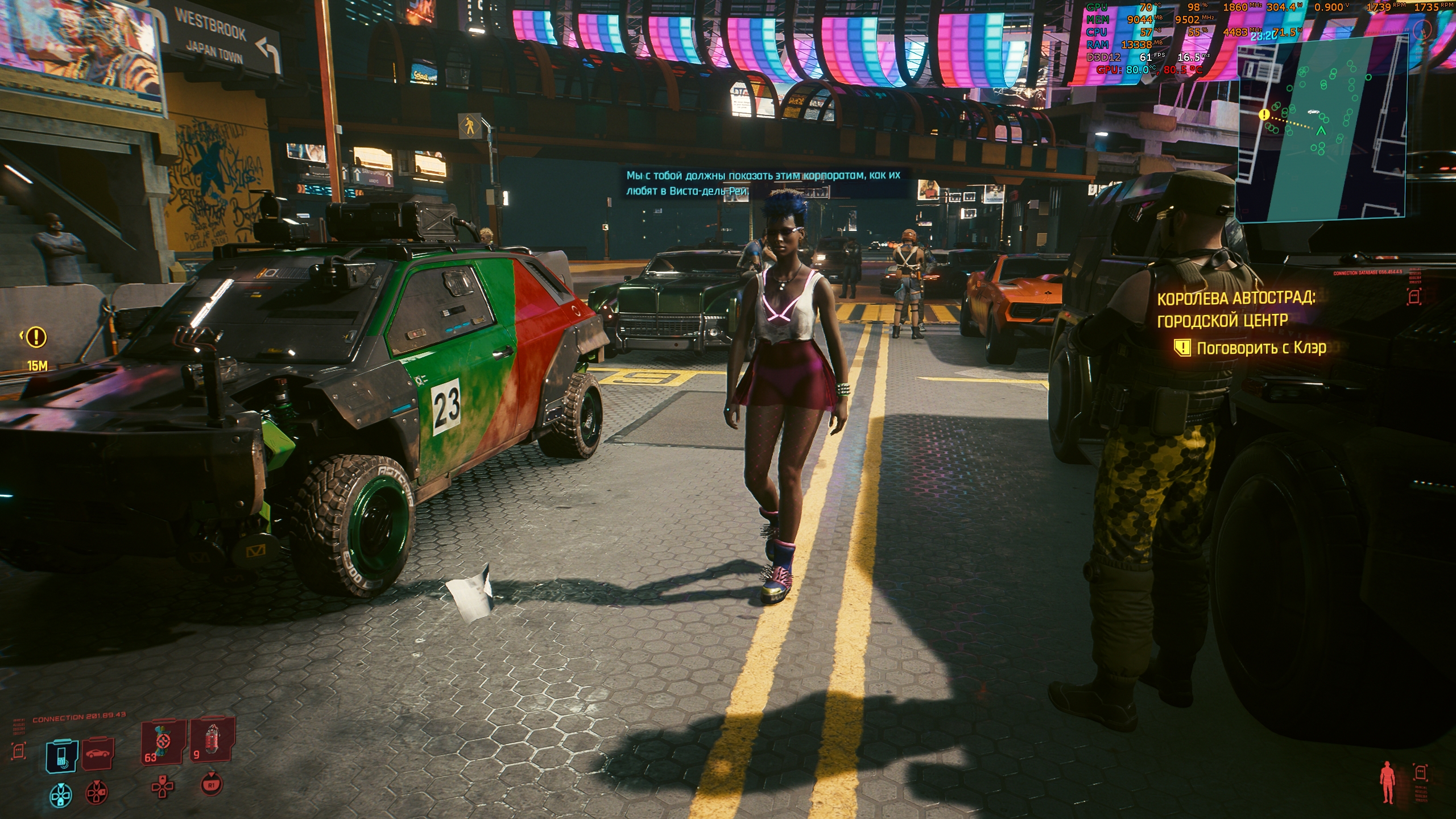Click the yellow quest marker on minimap
Screen dimensions: 1456x819
point(1264,115)
